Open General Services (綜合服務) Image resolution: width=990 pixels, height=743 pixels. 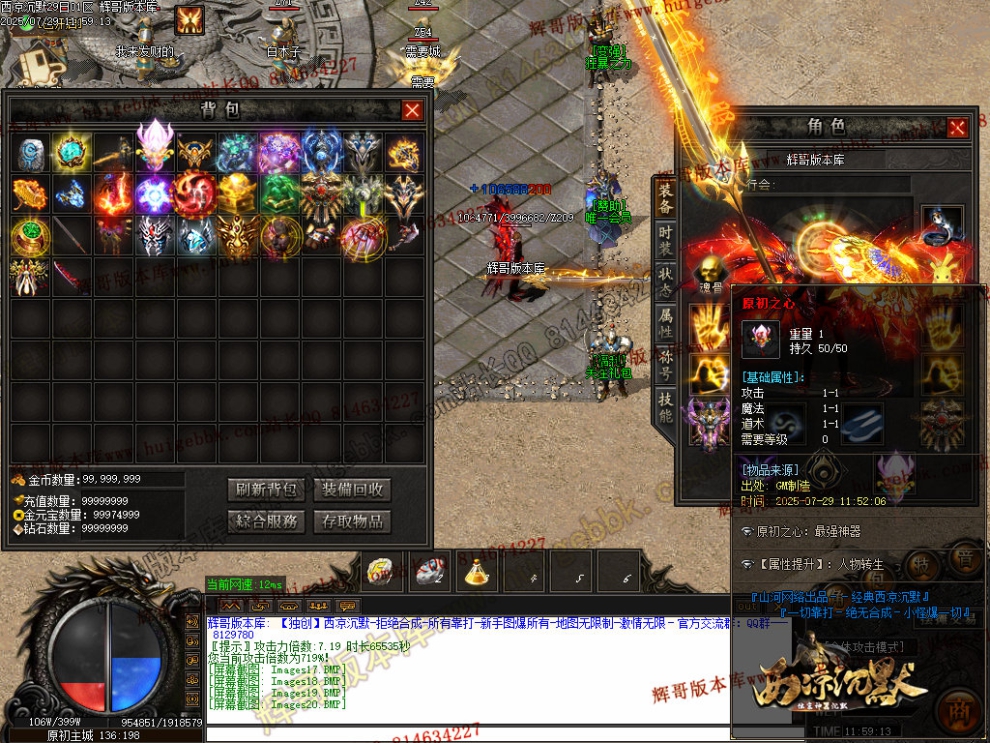coord(266,521)
